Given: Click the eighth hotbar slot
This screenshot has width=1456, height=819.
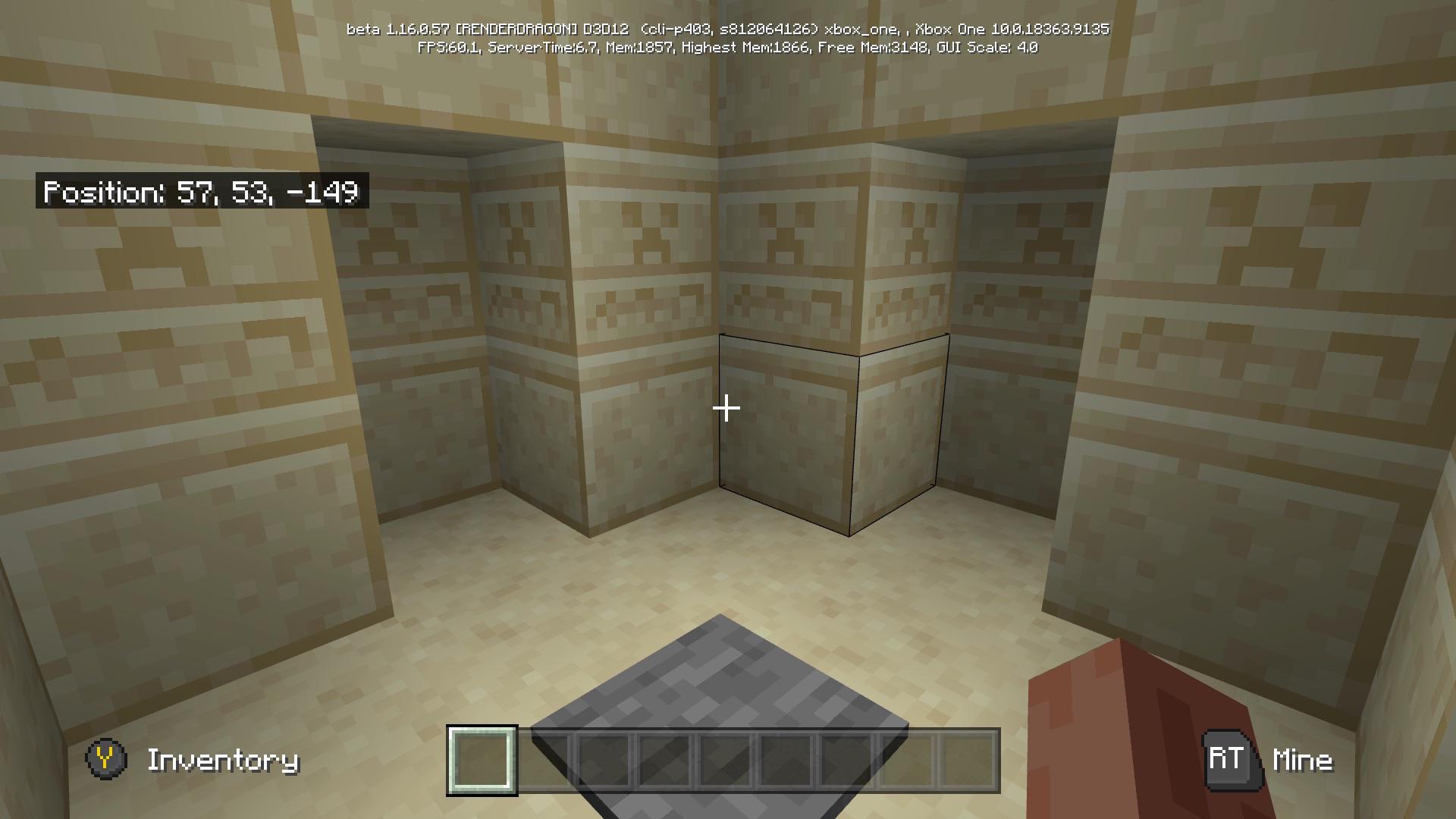Looking at the screenshot, I should [908, 762].
